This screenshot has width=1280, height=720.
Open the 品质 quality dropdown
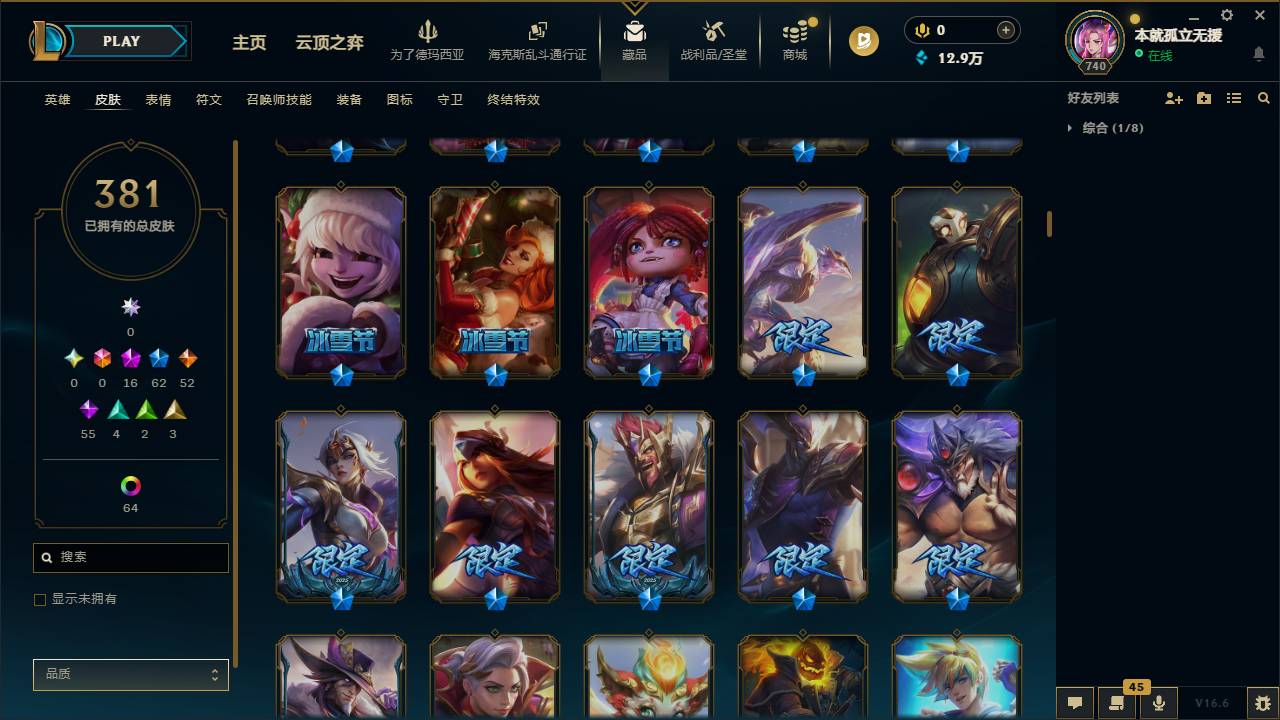(x=130, y=674)
